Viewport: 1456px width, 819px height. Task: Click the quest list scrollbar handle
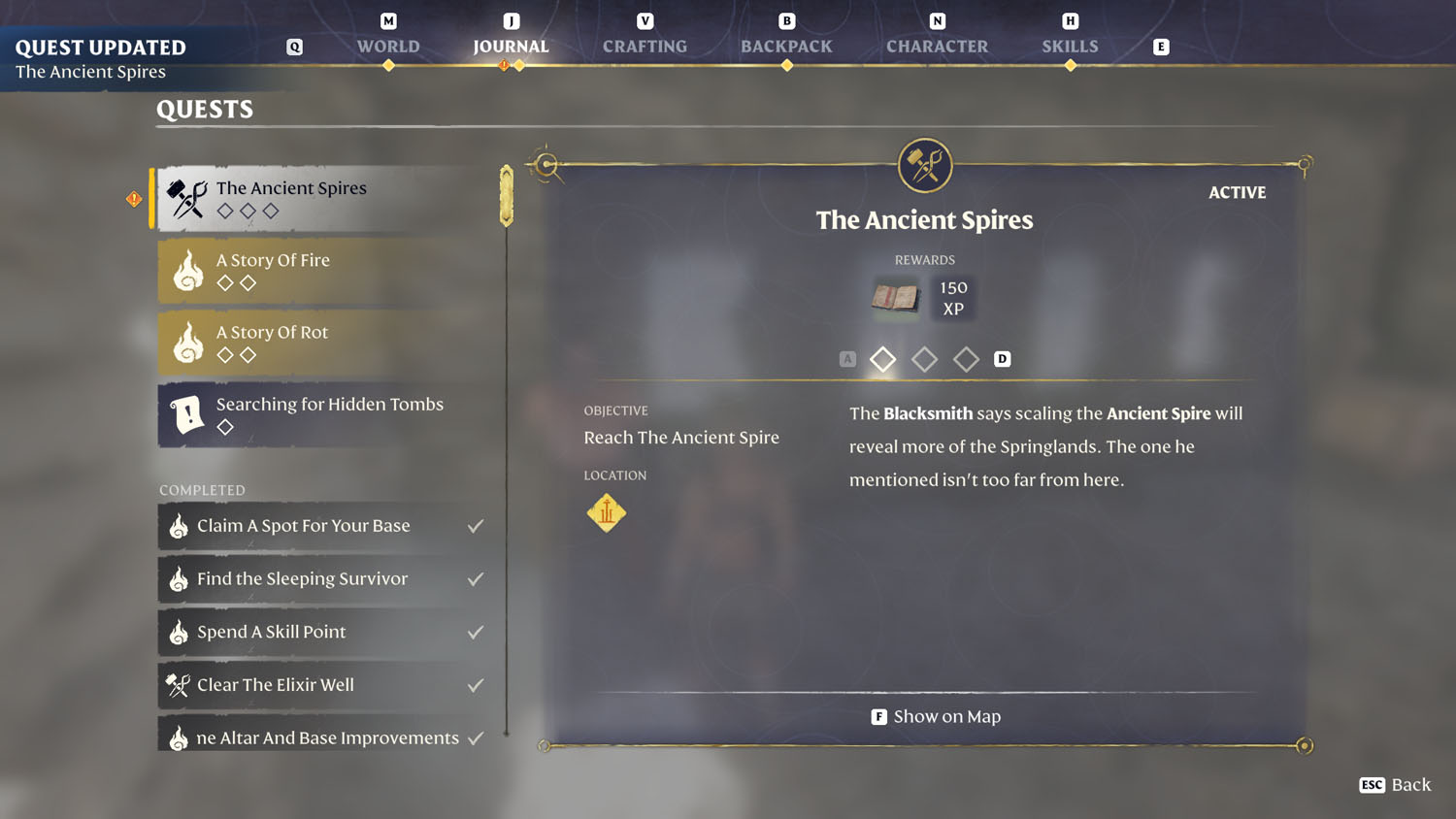[507, 196]
